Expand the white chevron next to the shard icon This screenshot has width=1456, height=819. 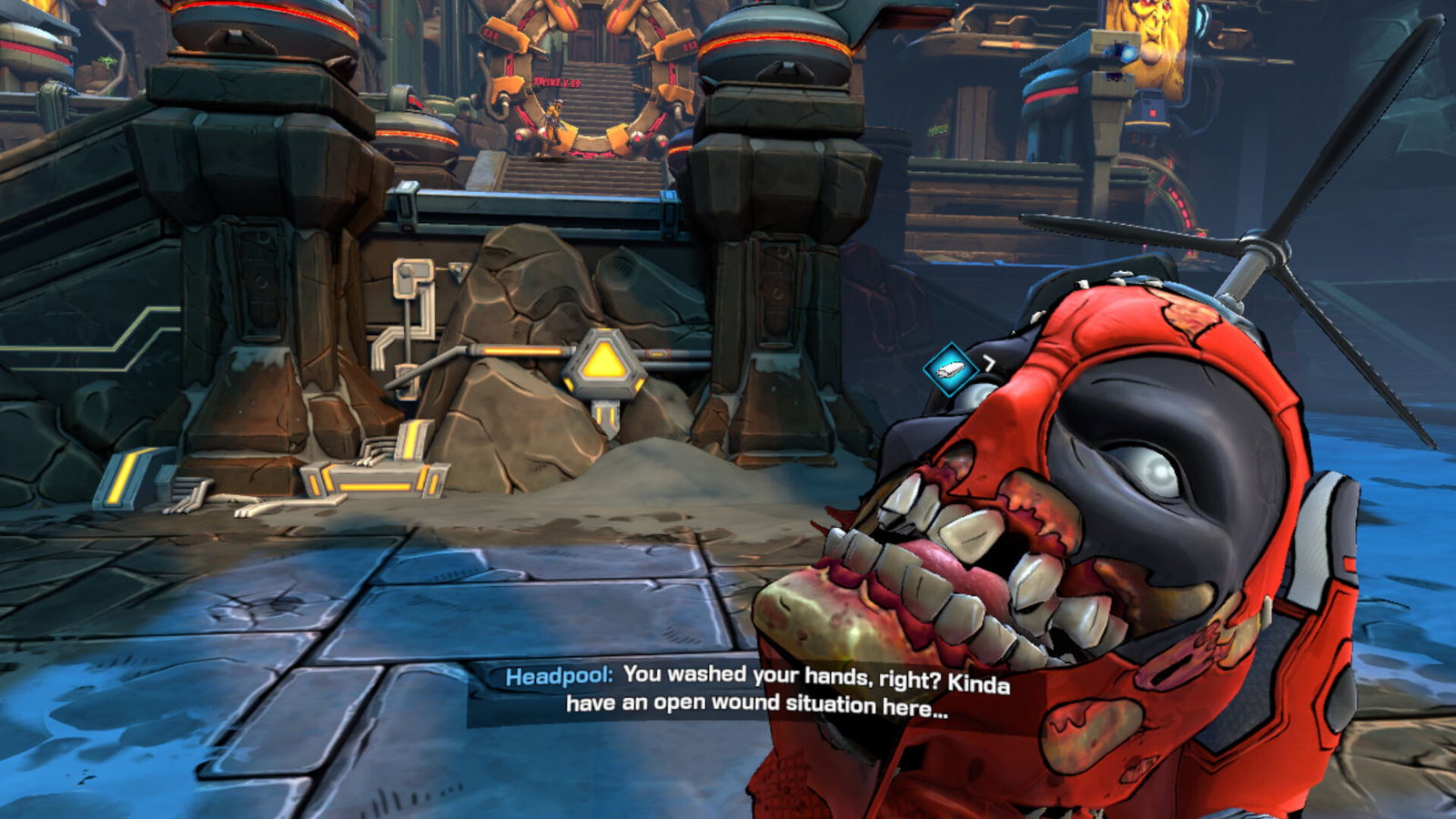988,361
